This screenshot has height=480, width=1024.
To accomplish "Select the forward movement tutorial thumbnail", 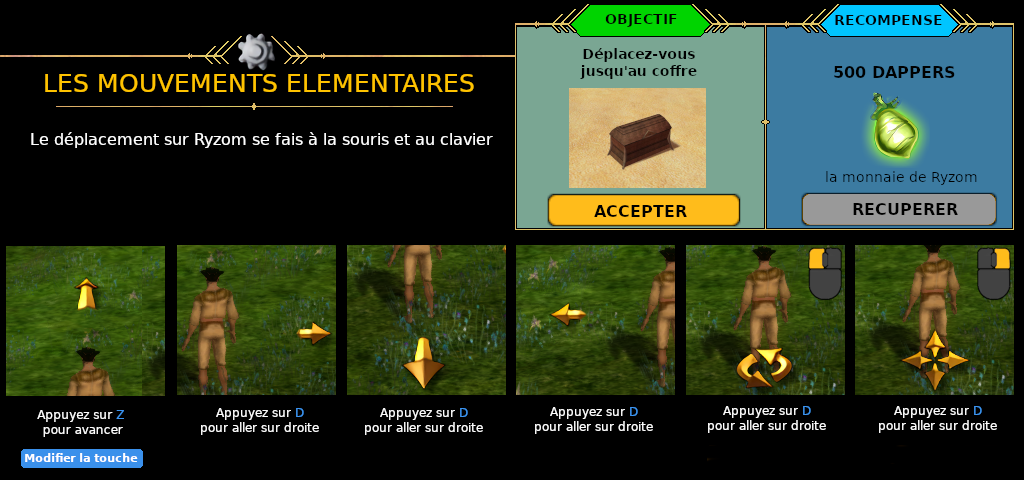I will click(85, 320).
